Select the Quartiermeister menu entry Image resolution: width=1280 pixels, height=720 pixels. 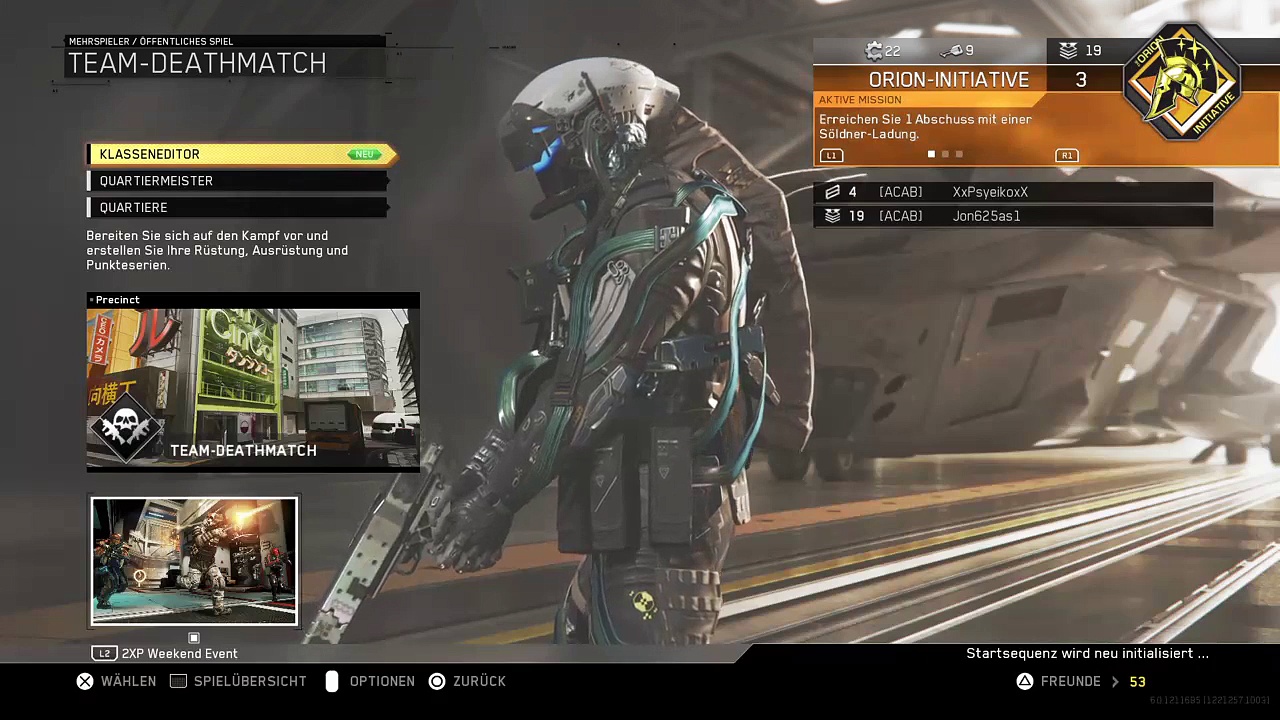[238, 181]
